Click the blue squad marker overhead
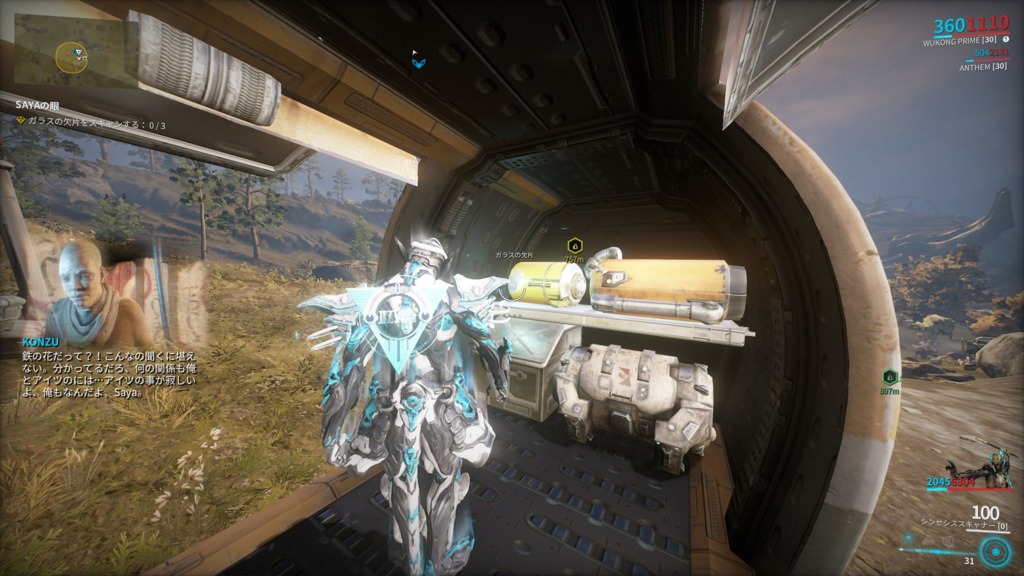The image size is (1024, 576). [x=418, y=62]
